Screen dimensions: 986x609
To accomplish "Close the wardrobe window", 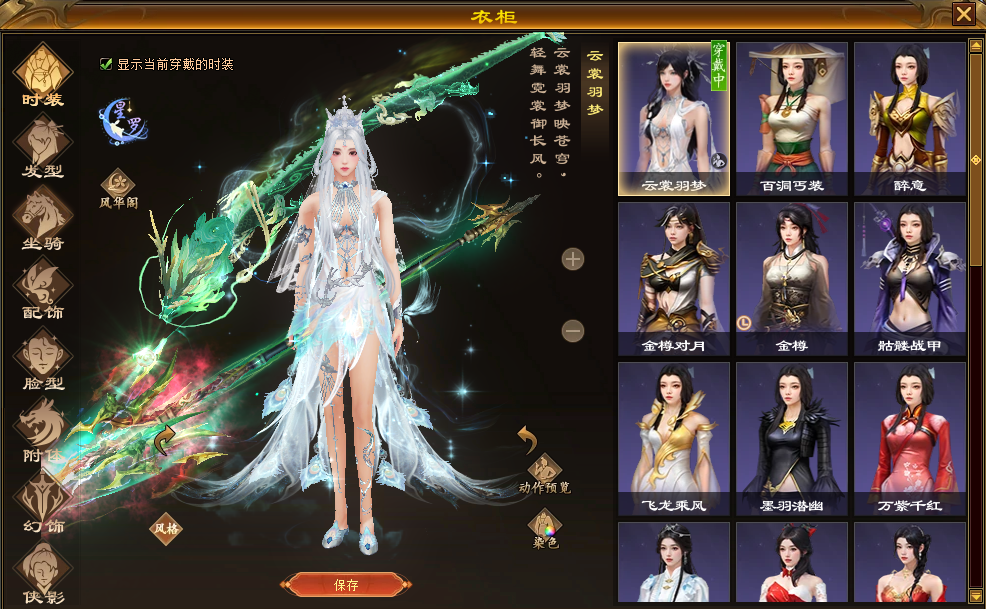I will 963,14.
